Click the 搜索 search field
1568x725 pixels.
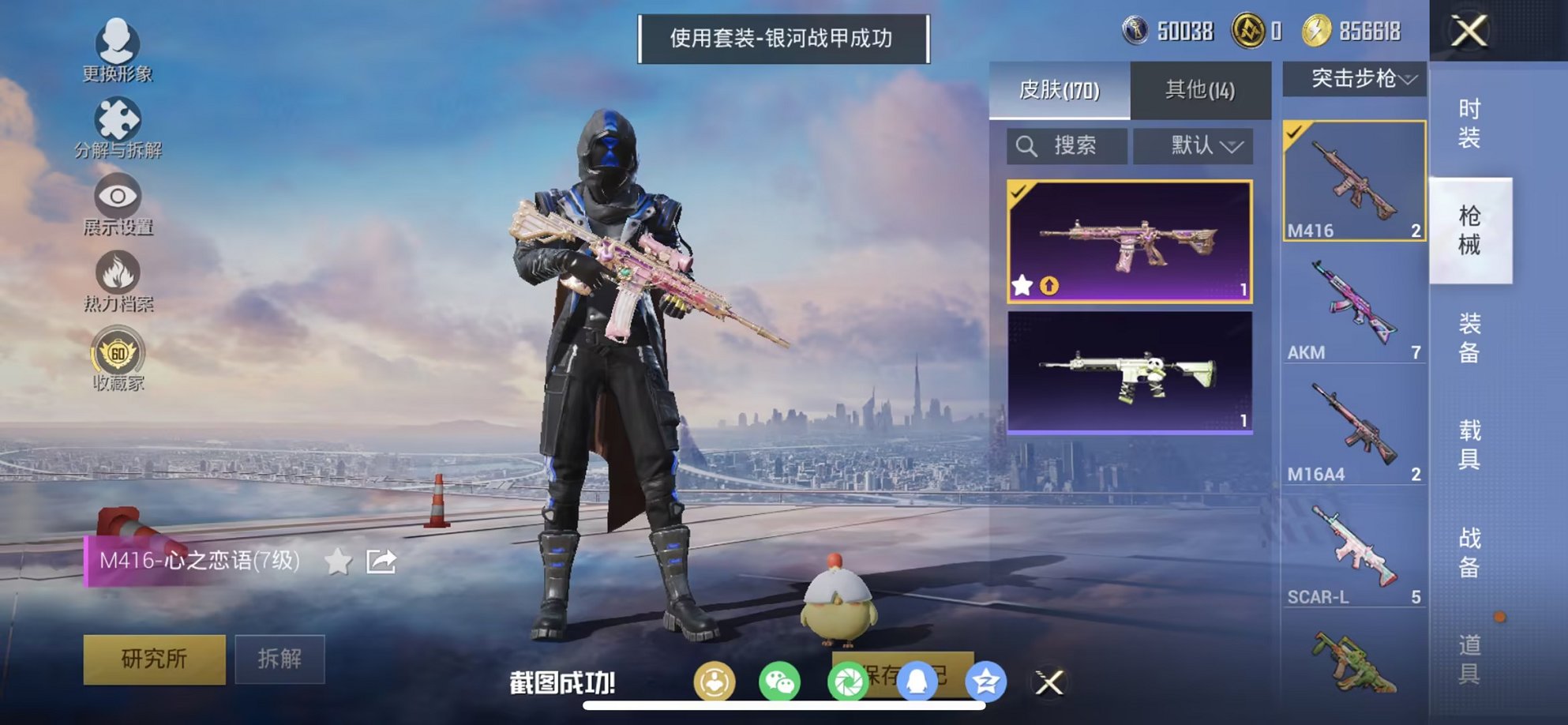click(x=1067, y=146)
